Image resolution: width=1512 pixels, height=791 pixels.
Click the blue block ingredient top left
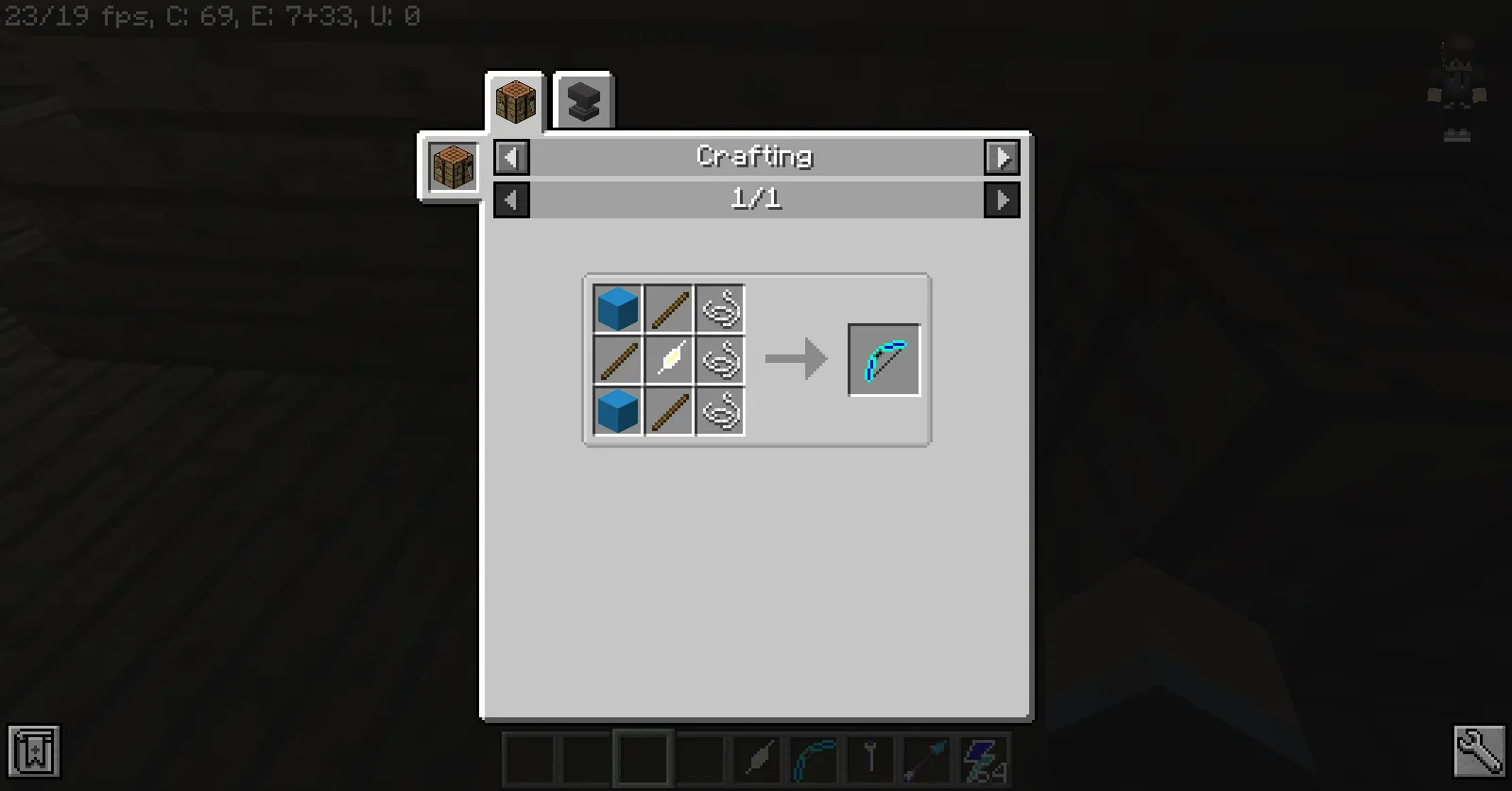(617, 307)
